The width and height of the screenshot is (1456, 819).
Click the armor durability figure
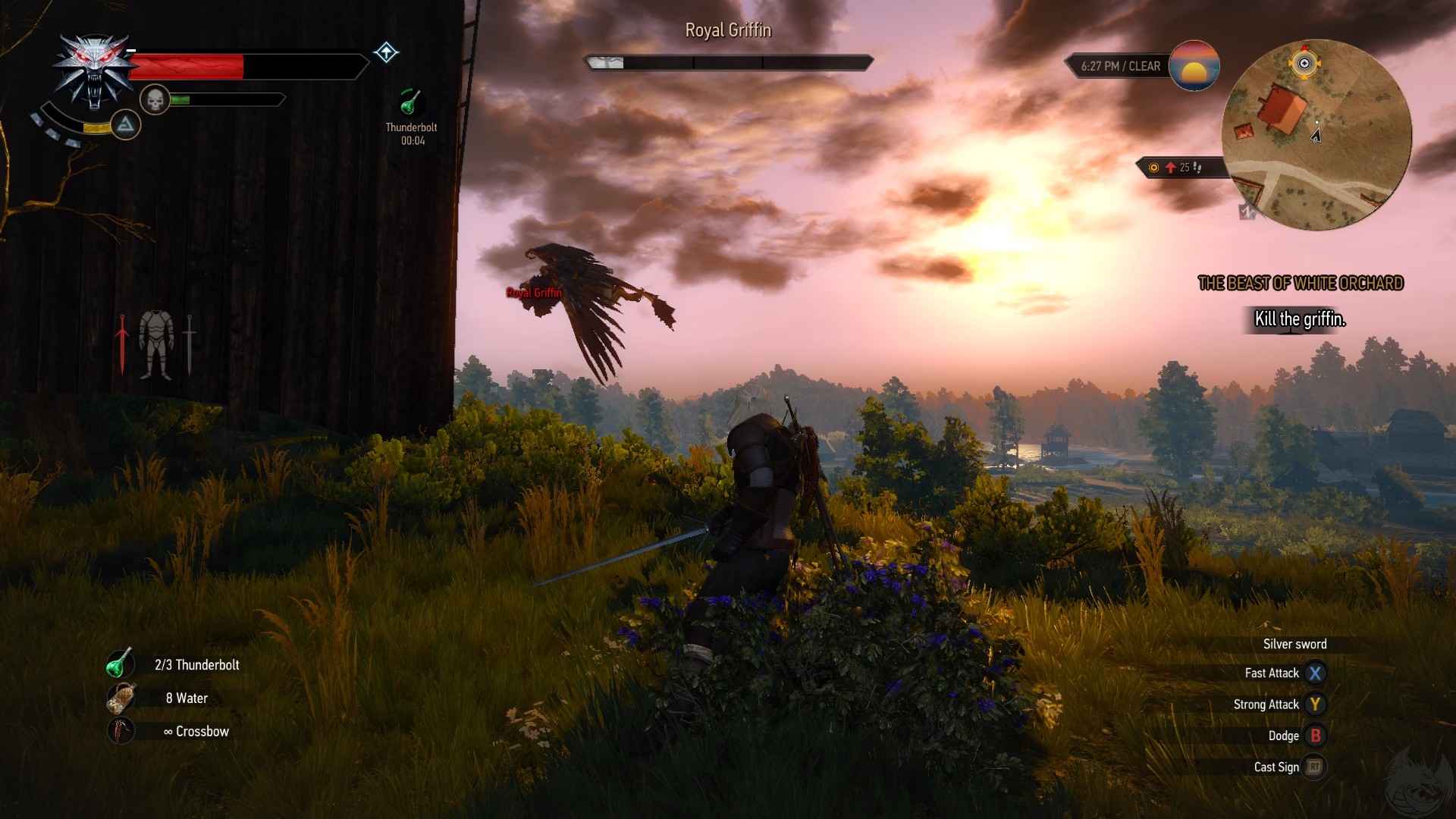[x=156, y=344]
